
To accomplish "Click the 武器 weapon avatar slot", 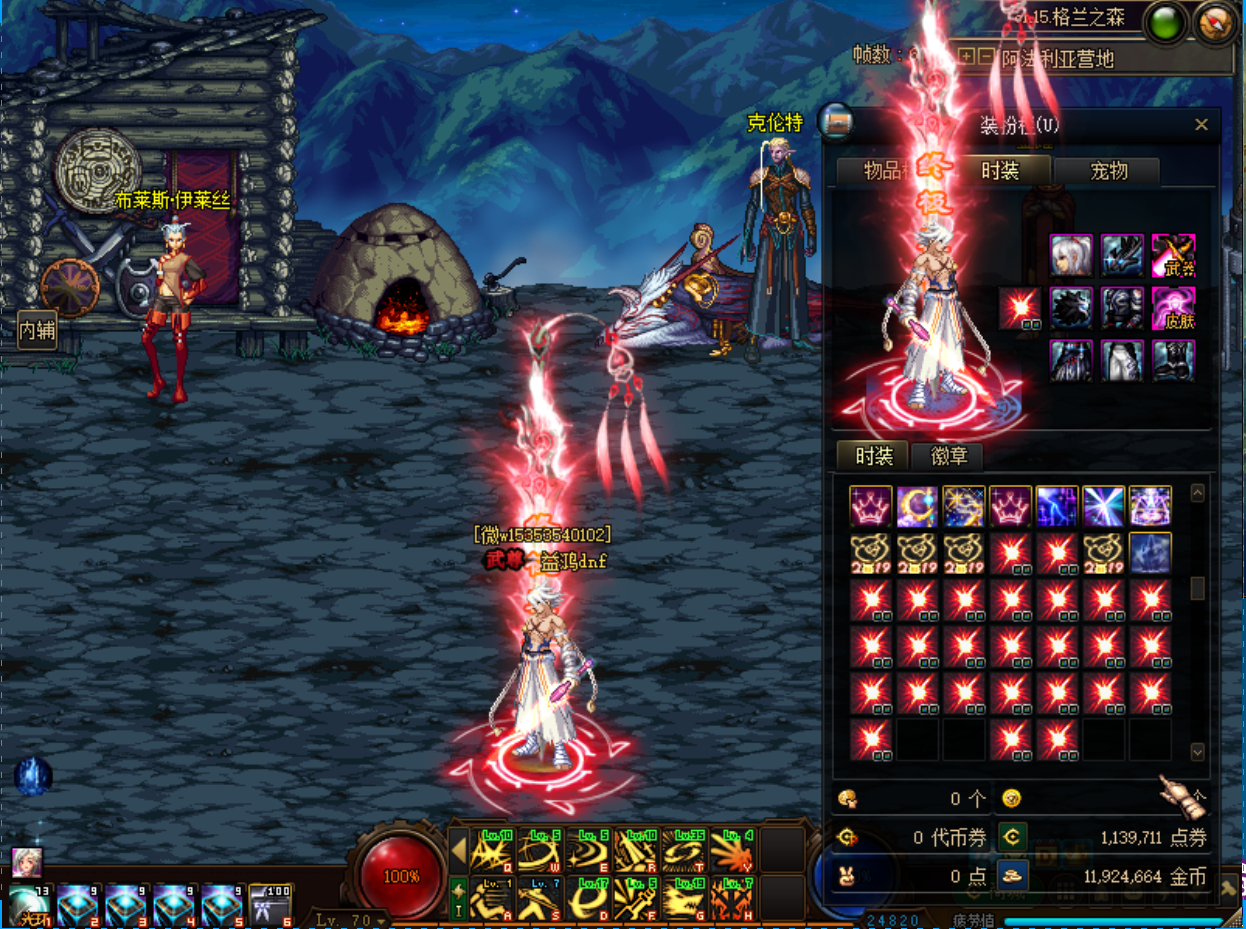I will click(x=1173, y=255).
